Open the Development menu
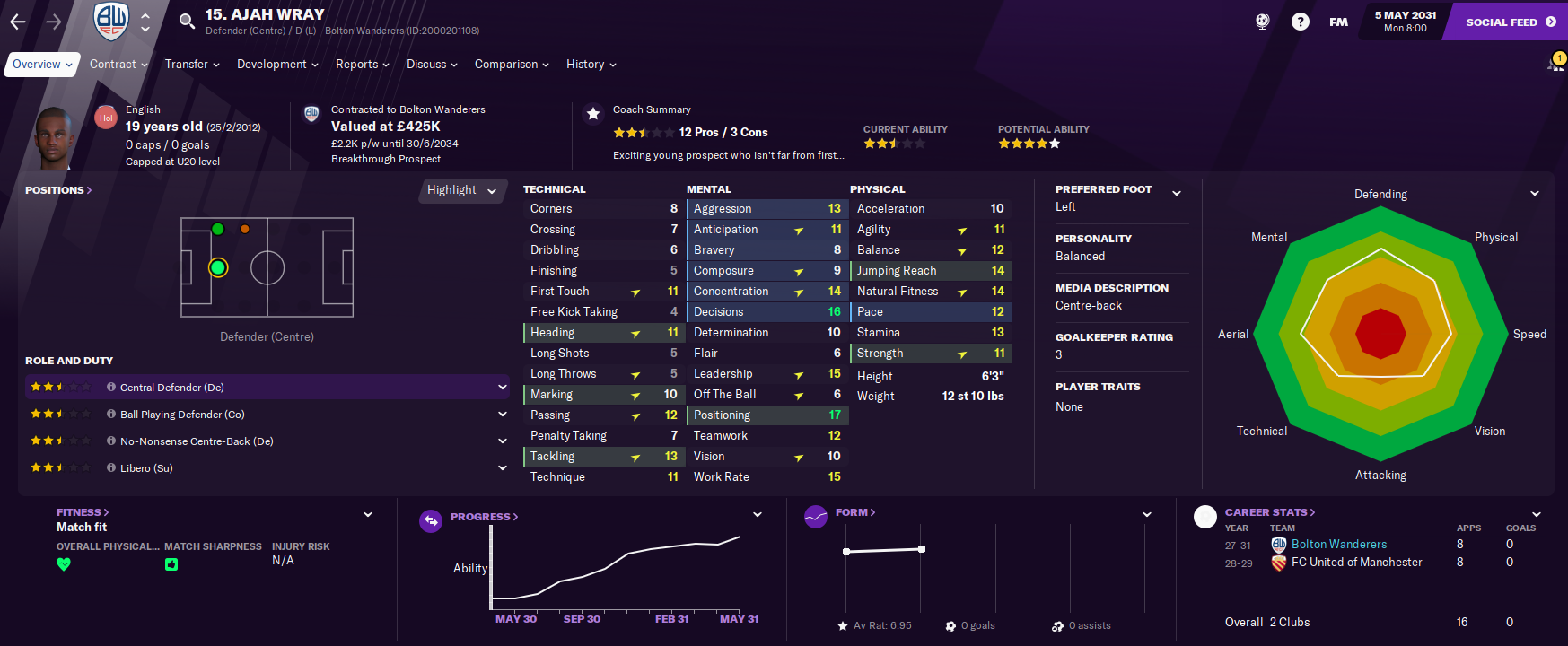The width and height of the screenshot is (1568, 646). tap(277, 65)
